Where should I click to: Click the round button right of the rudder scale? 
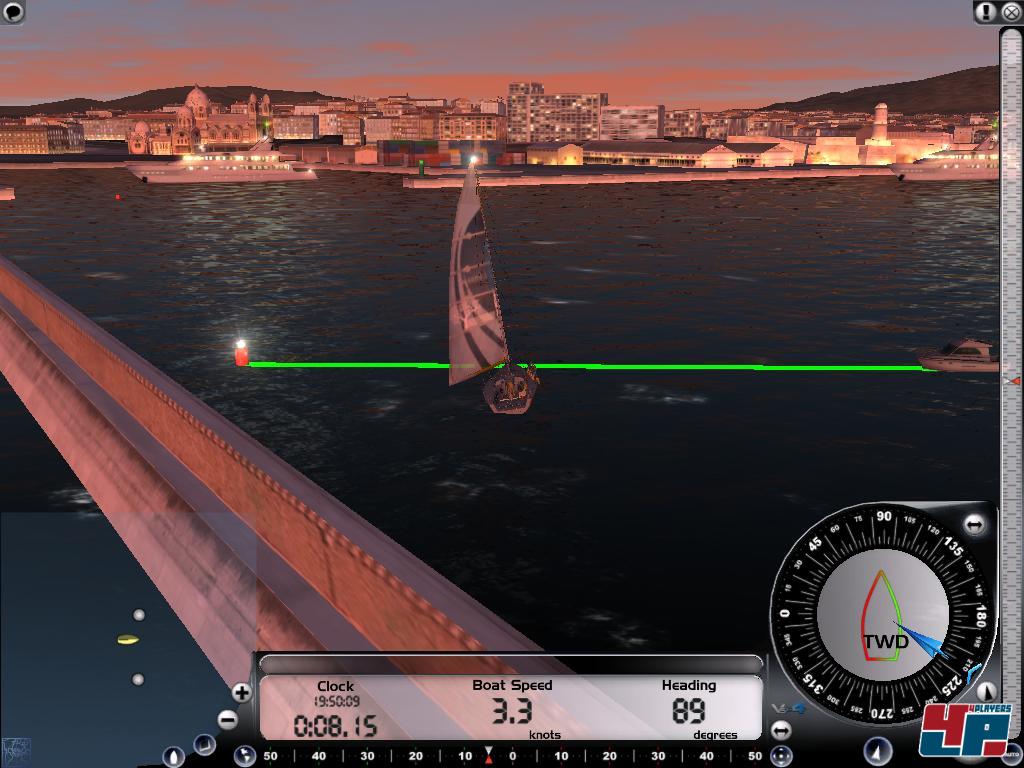783,756
